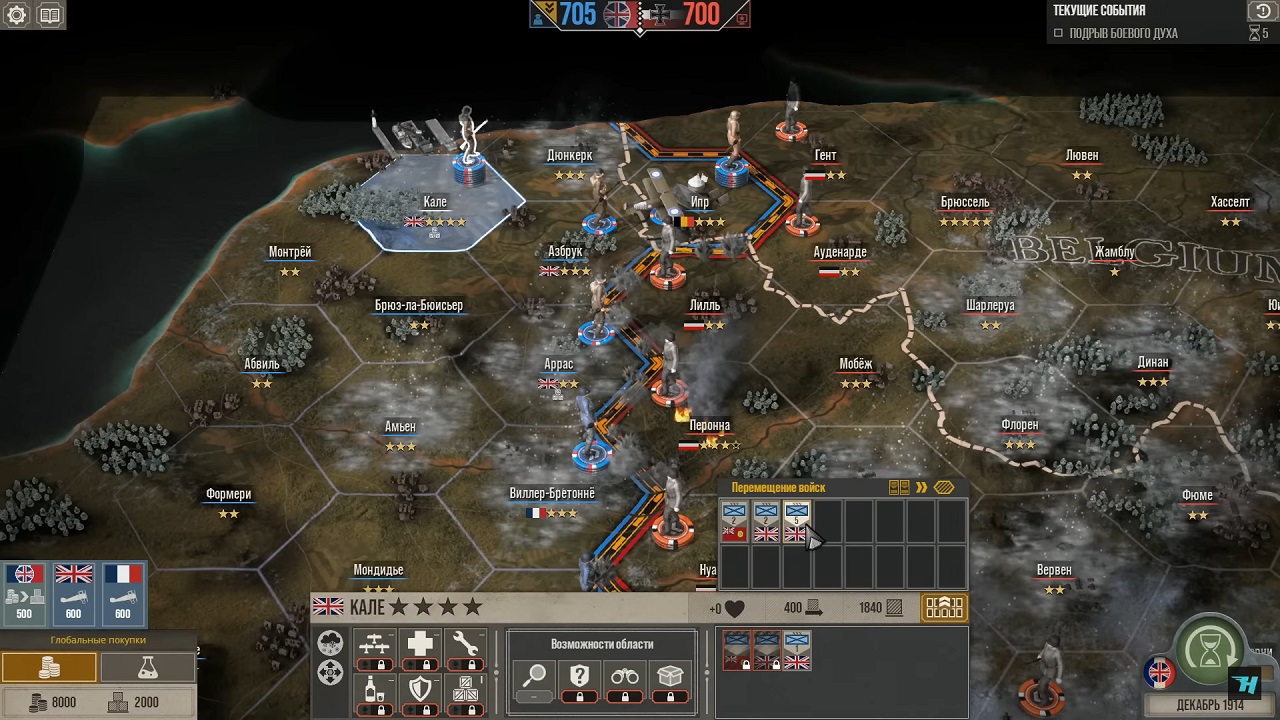Expand the Перемещение войск panel with double chevrons
The height and width of the screenshot is (720, 1280).
tap(921, 488)
